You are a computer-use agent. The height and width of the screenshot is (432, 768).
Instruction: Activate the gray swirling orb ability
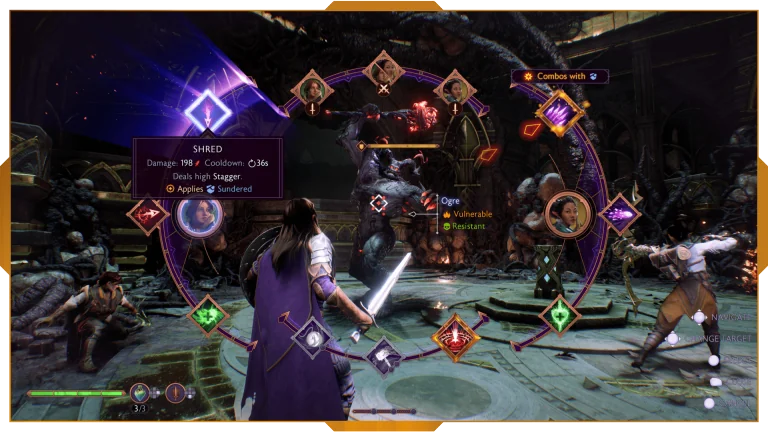click(312, 337)
